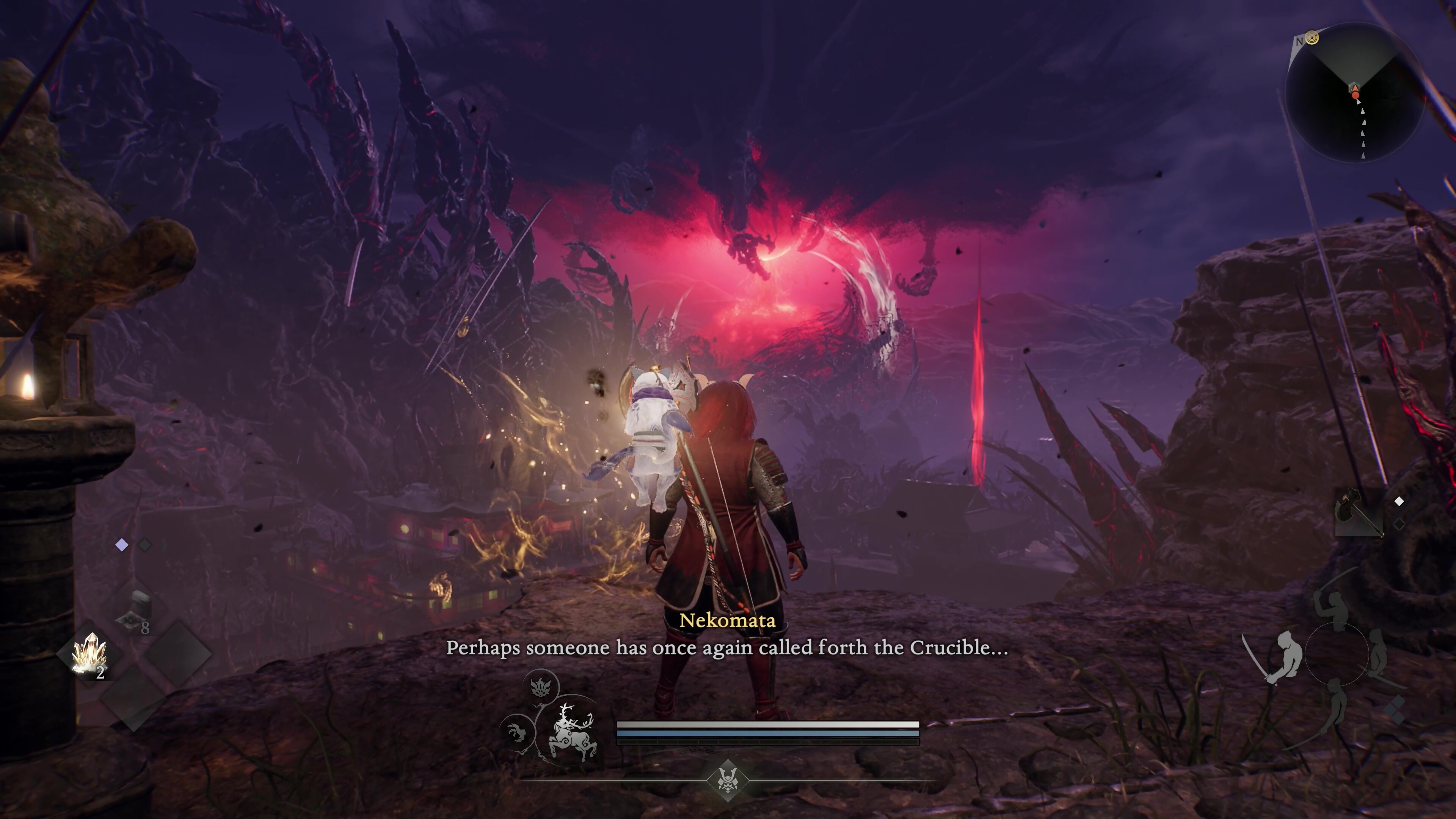1456x819 pixels.
Task: Use the glowing crystal item slot
Action: coord(89,654)
